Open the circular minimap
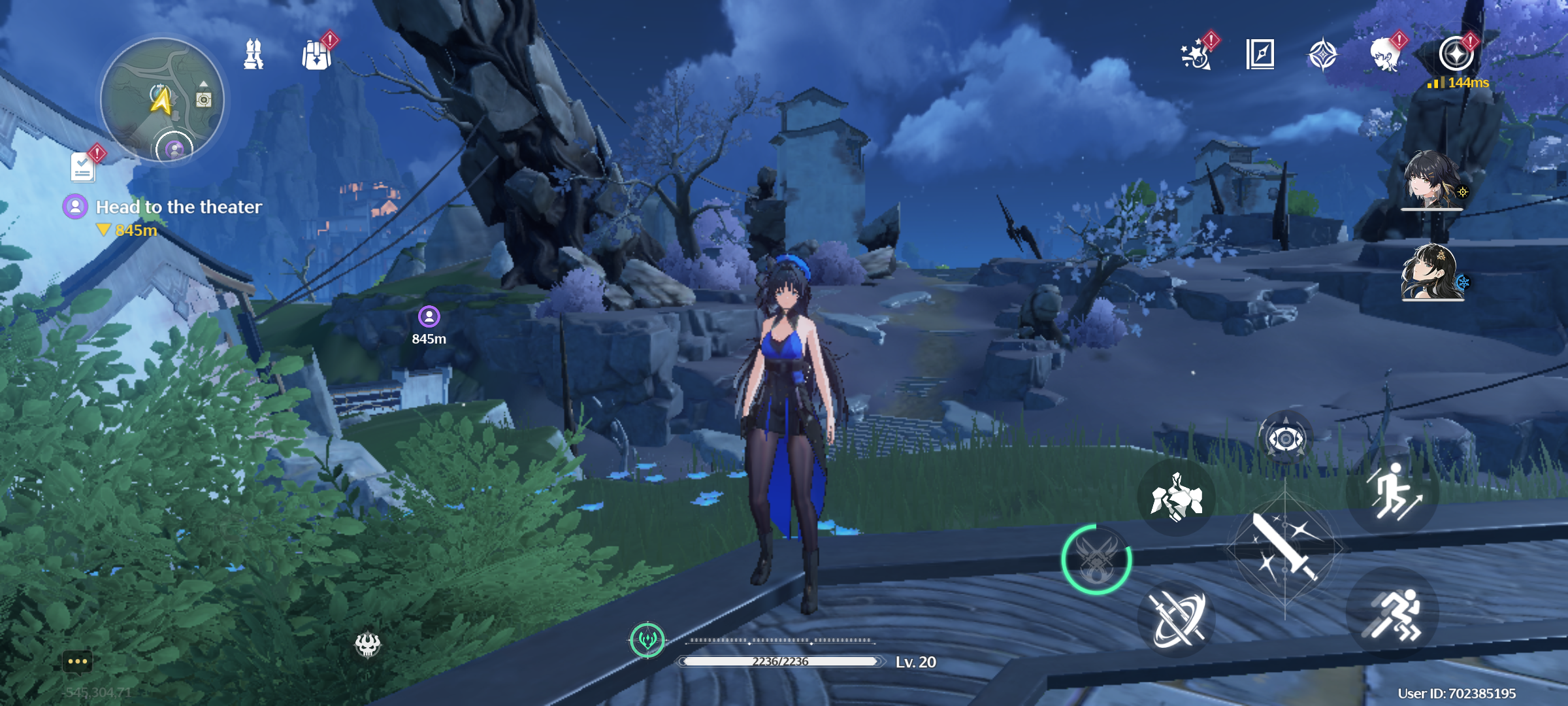 [x=162, y=99]
